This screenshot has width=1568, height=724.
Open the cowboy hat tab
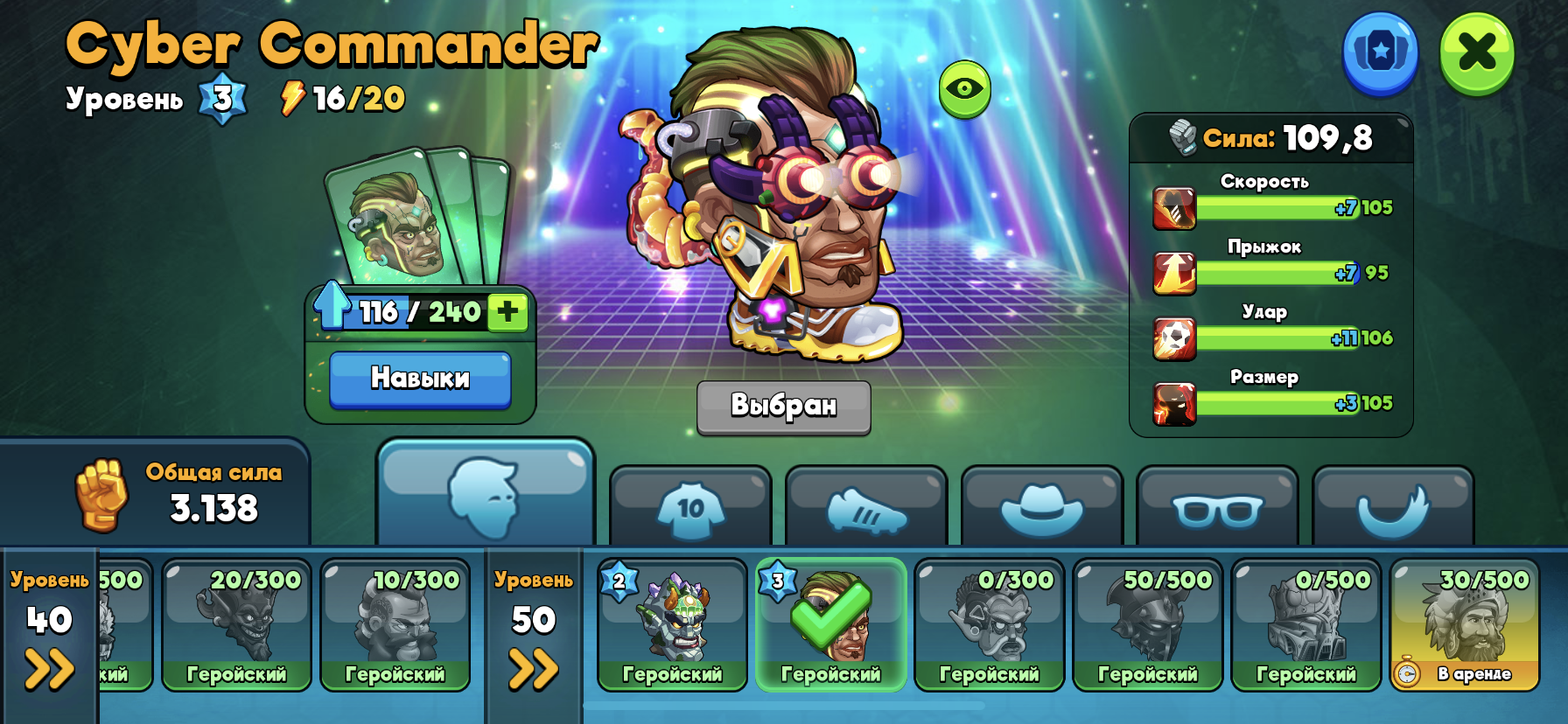pos(1041,509)
